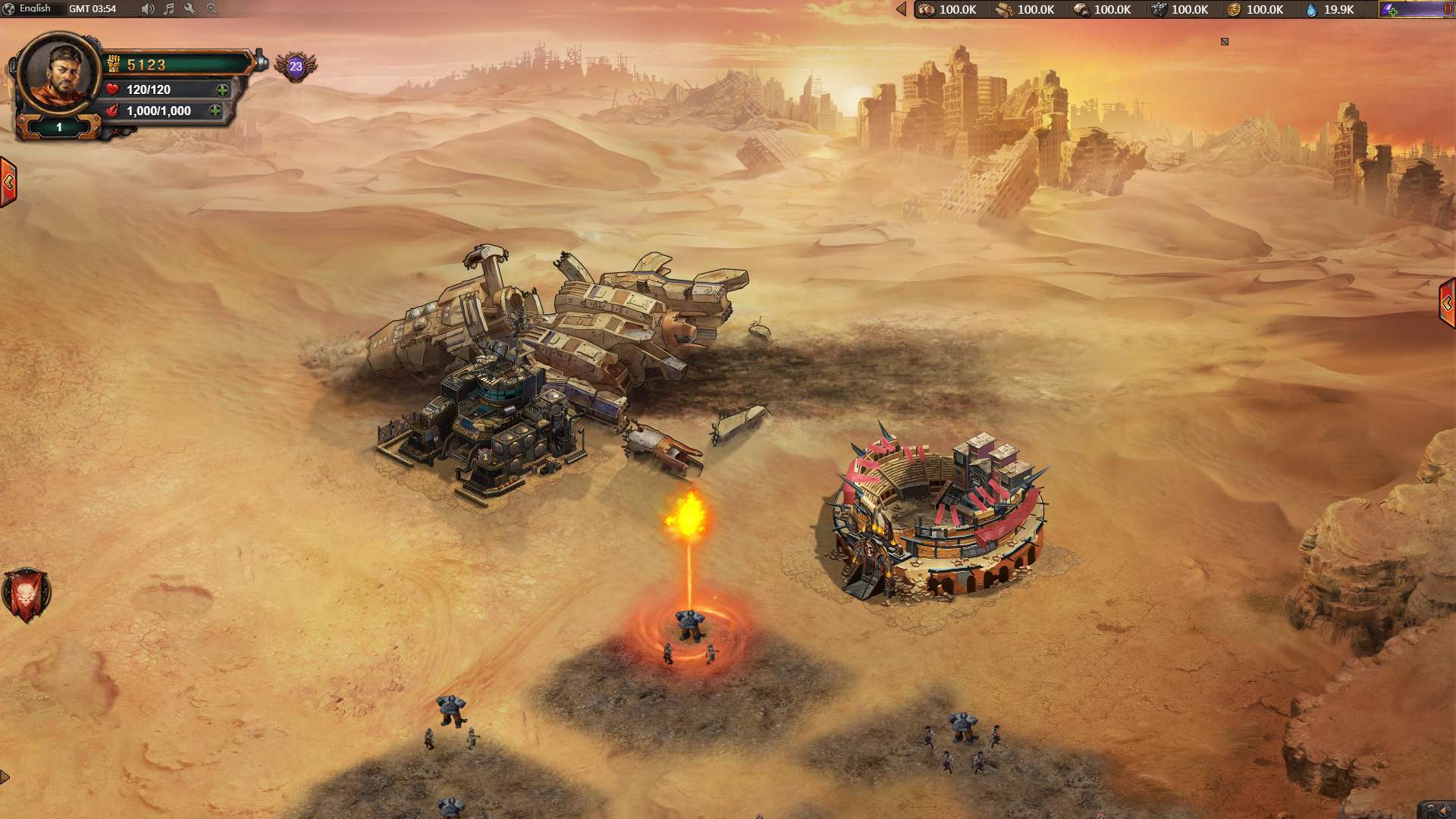Screen dimensions: 1456x819
Task: Open the red skull banner emblem
Action: point(26,595)
